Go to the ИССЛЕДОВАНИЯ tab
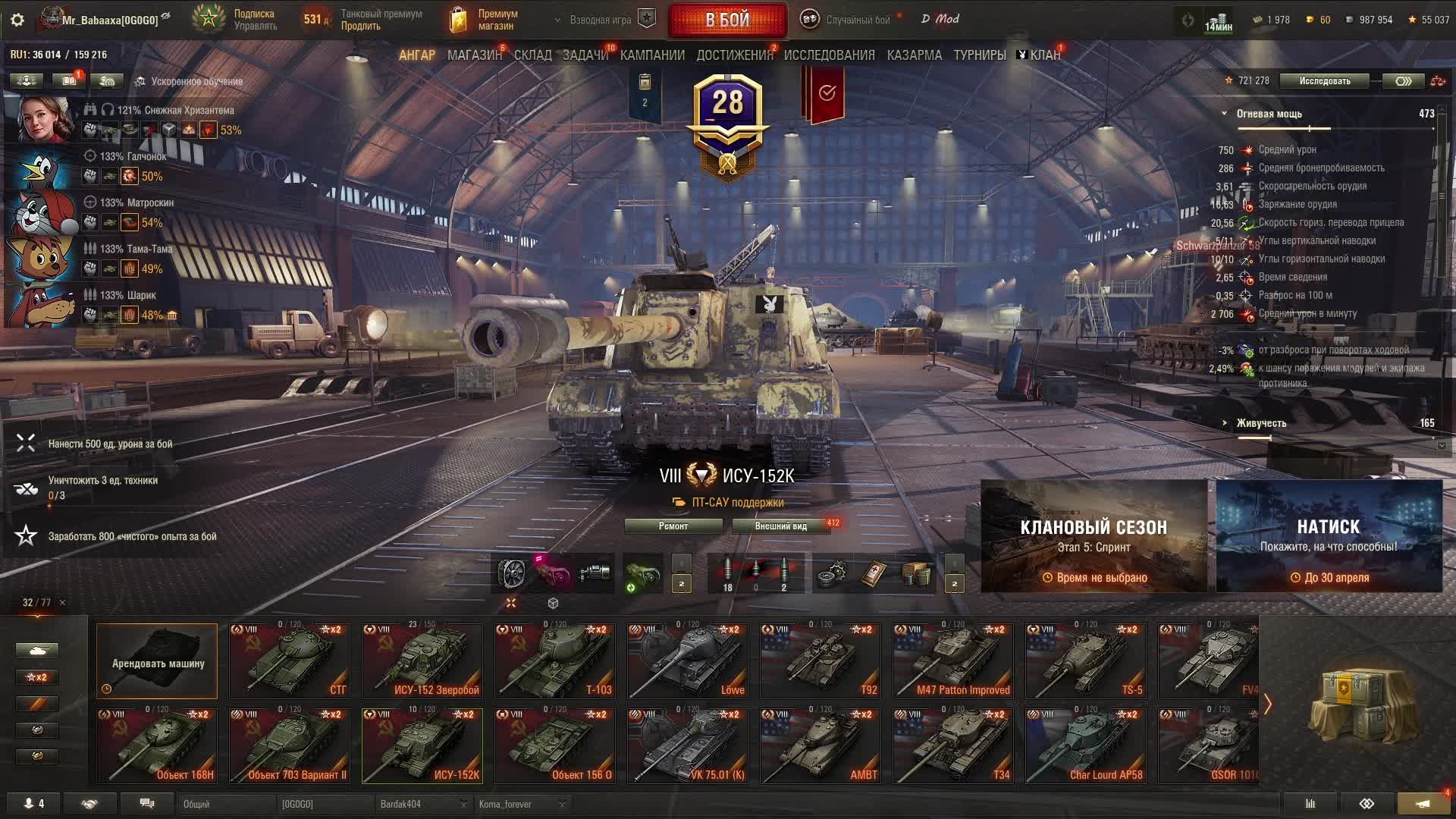 point(829,55)
